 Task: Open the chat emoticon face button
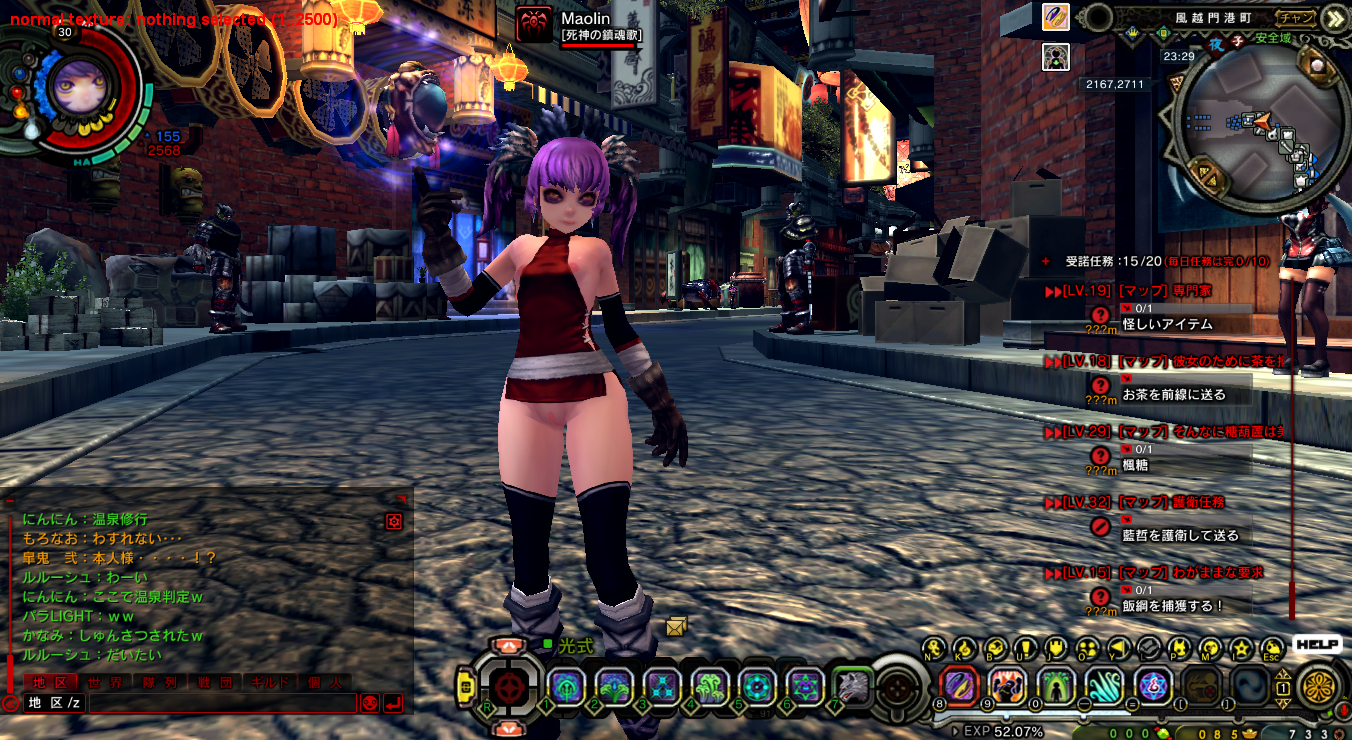click(x=370, y=703)
